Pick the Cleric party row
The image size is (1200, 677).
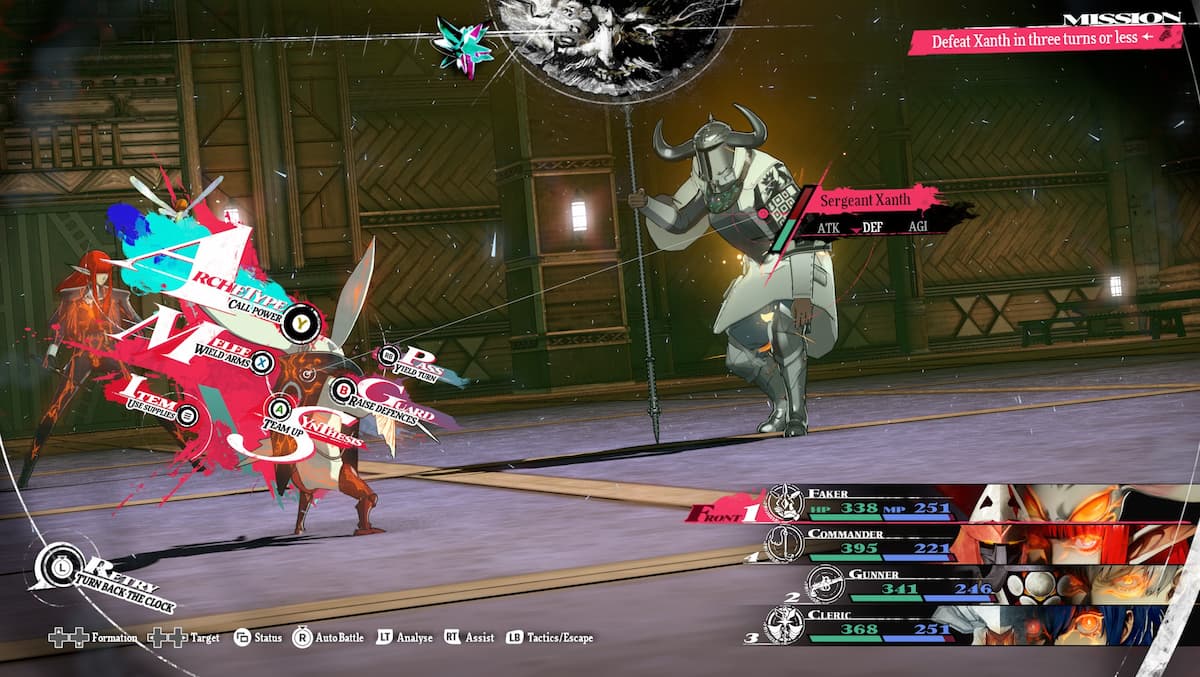click(880, 623)
